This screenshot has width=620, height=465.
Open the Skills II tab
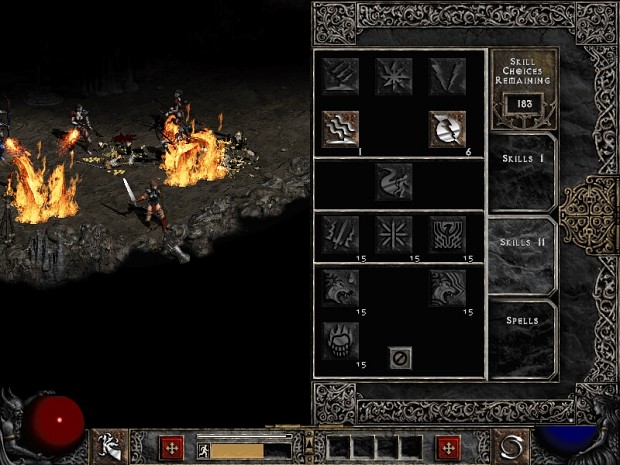coord(520,242)
